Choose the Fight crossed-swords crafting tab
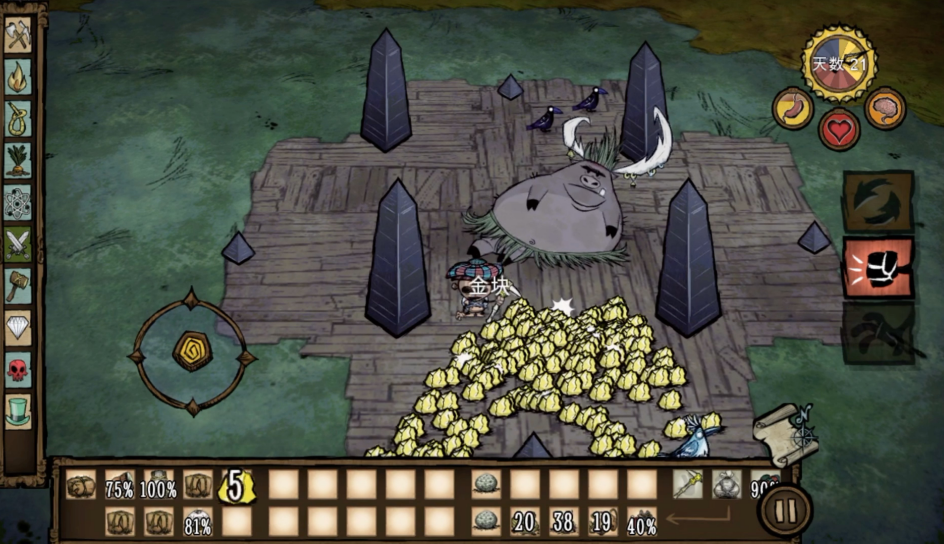The image size is (944, 544). [18, 242]
